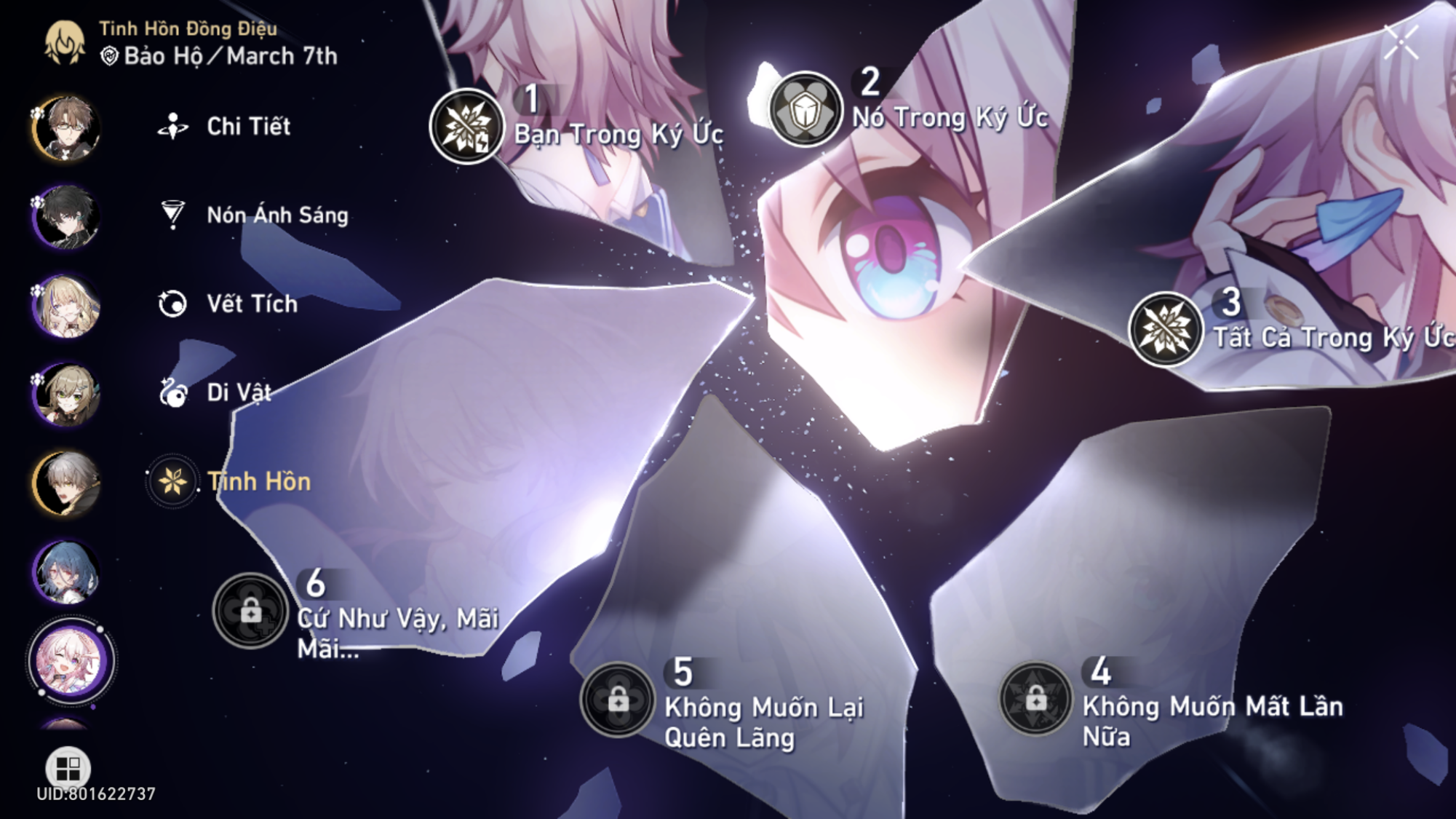This screenshot has width=1456, height=819.
Task: Select the Tinh Hồn tab
Action: pyautogui.click(x=172, y=481)
